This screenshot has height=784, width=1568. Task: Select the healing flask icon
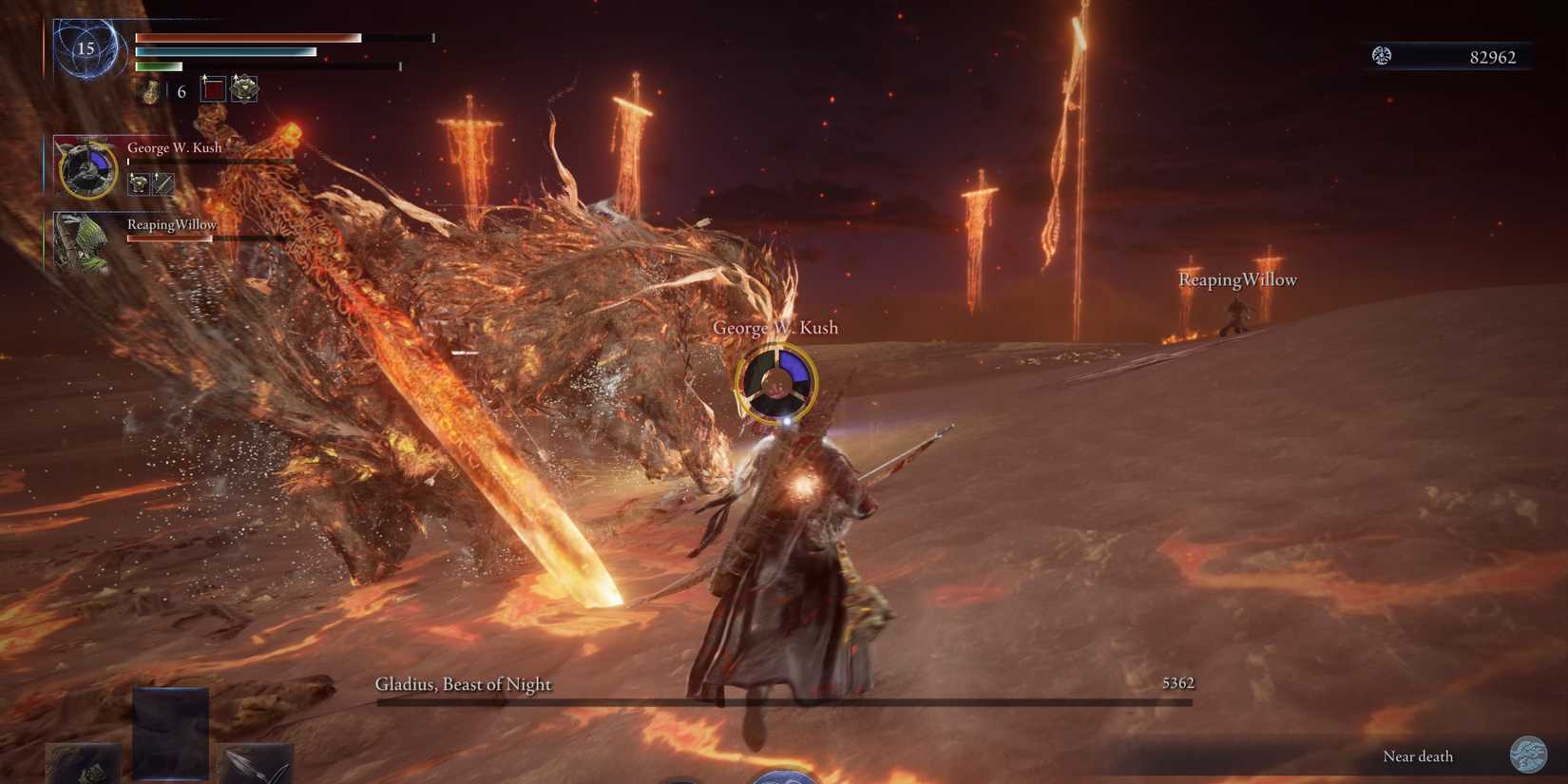(x=150, y=91)
